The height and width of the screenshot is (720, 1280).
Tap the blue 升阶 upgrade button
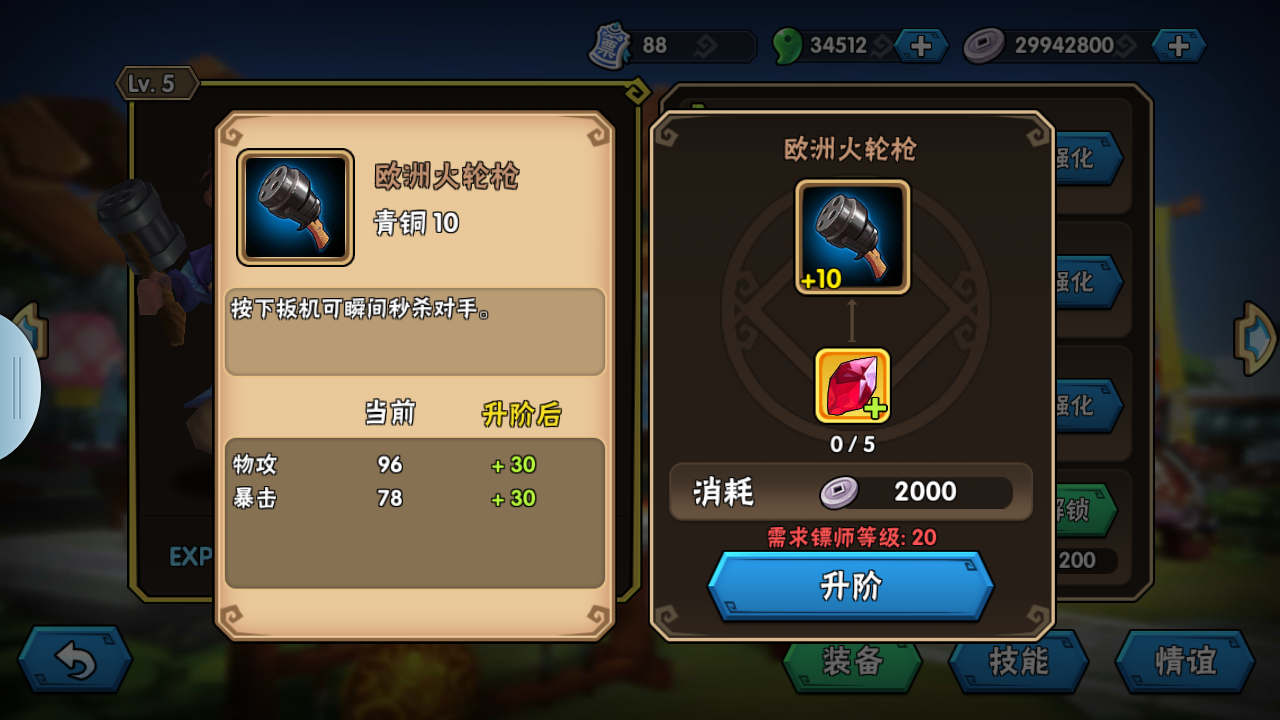coord(850,586)
